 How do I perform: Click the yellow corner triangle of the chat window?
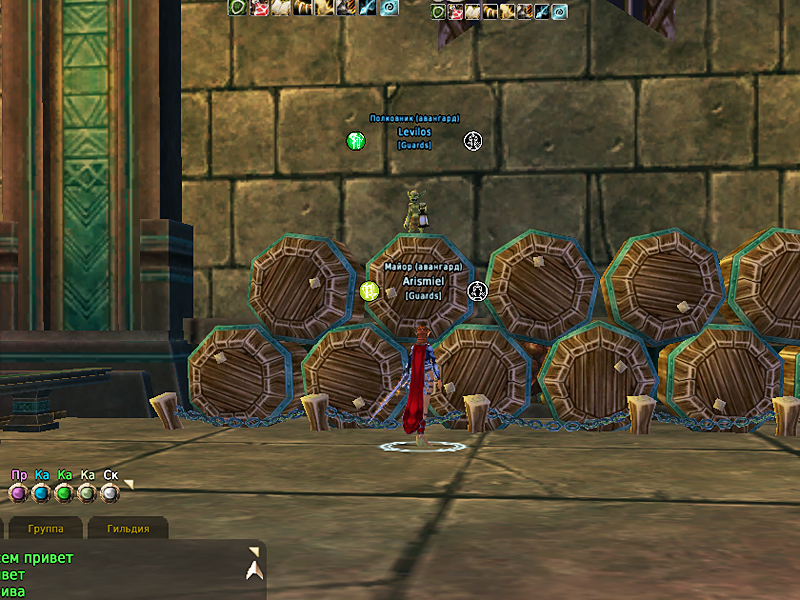click(x=254, y=550)
